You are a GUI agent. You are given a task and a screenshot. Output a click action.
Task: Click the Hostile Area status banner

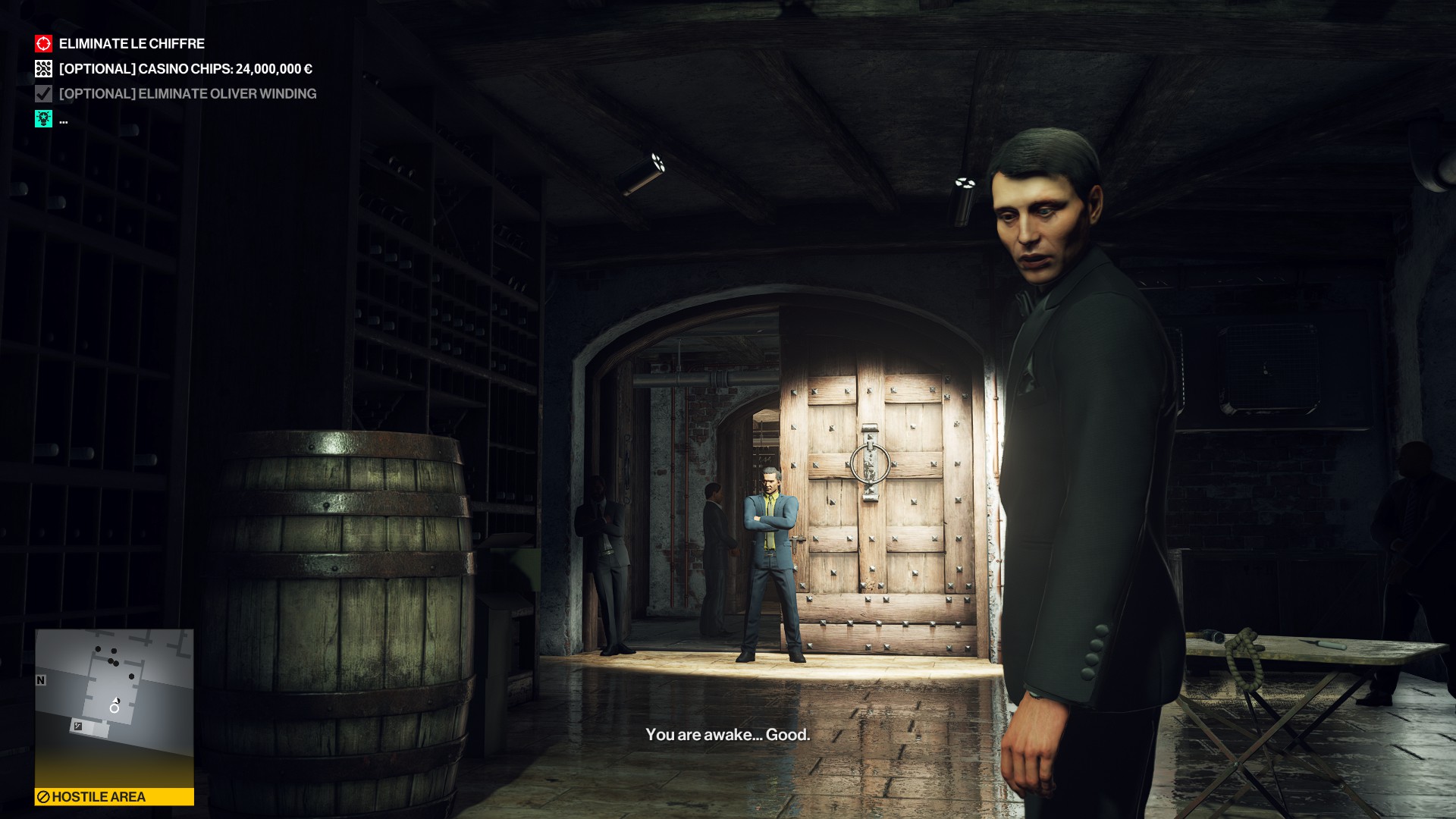tap(115, 796)
